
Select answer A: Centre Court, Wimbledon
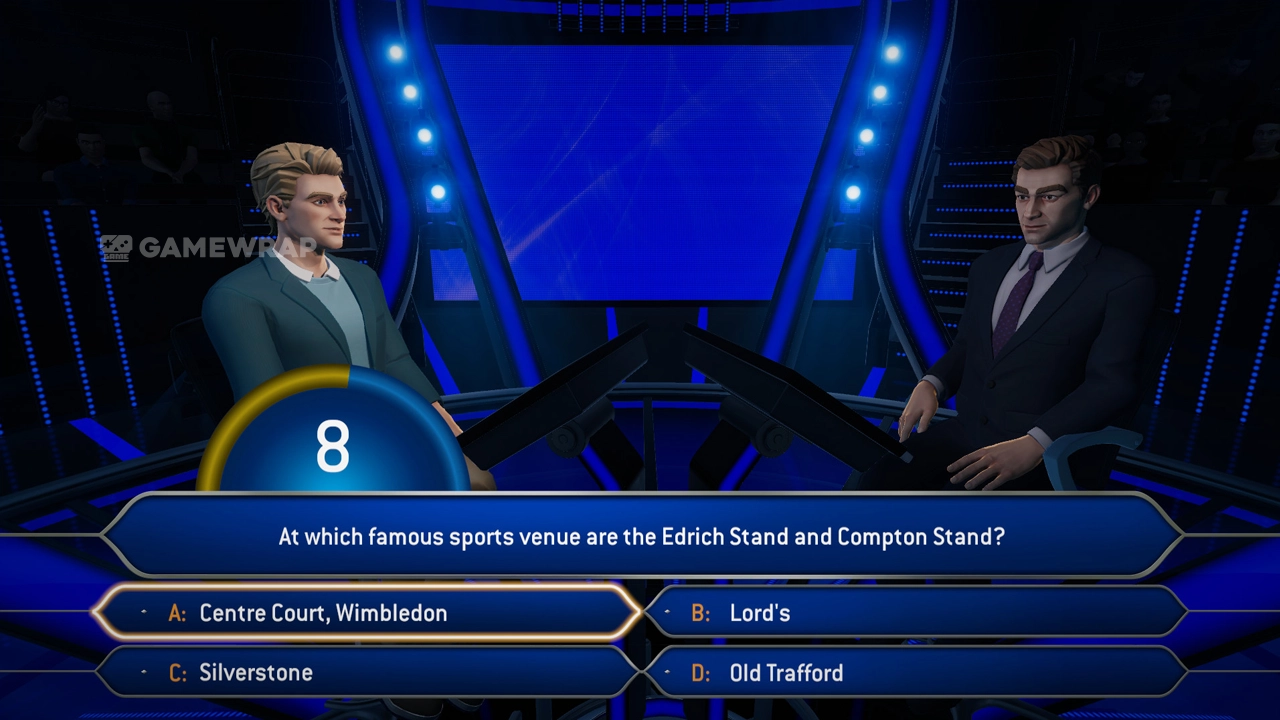(x=366, y=613)
